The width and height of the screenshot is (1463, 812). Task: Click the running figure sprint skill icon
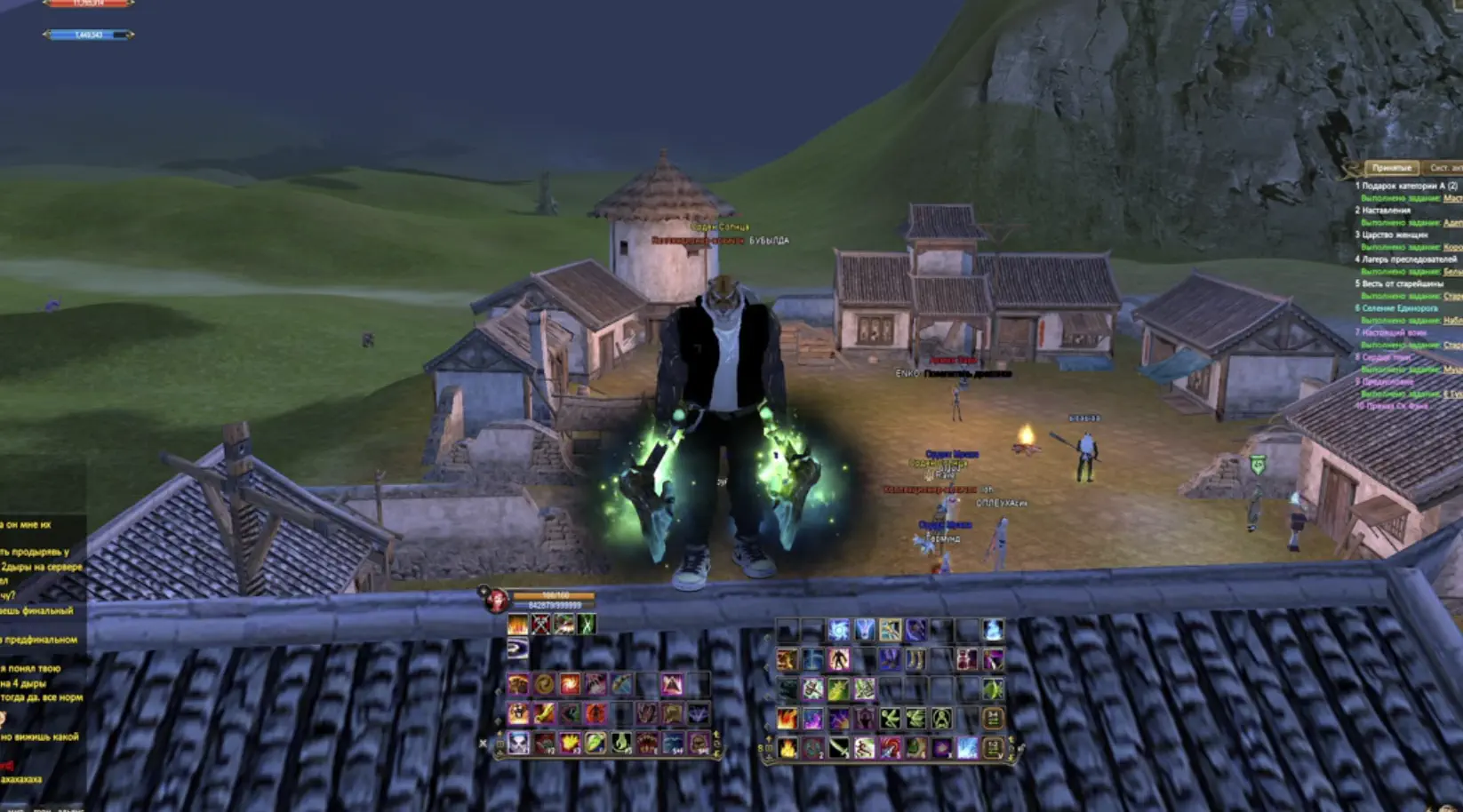(864, 748)
